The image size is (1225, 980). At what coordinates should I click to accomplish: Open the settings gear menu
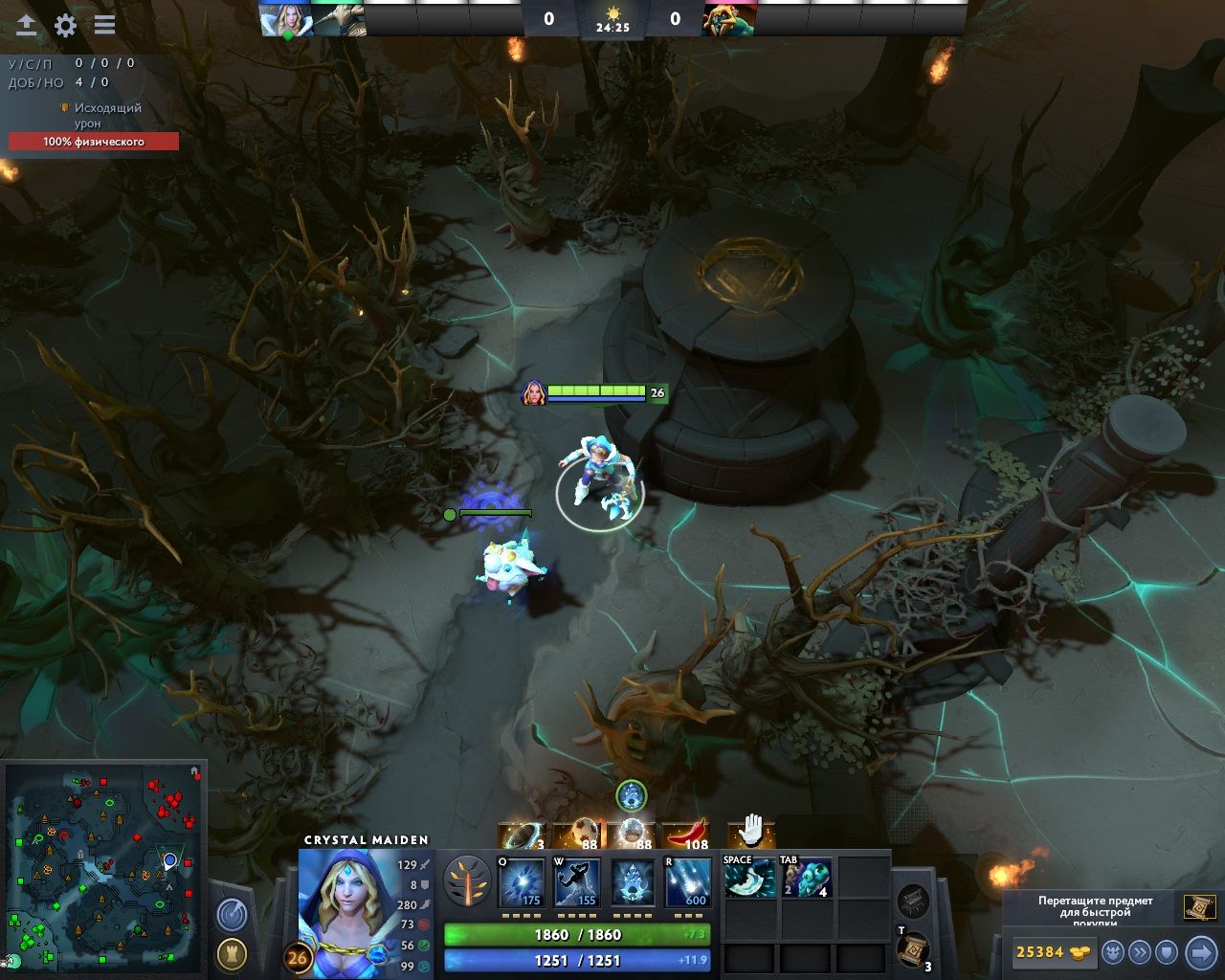coord(65,26)
